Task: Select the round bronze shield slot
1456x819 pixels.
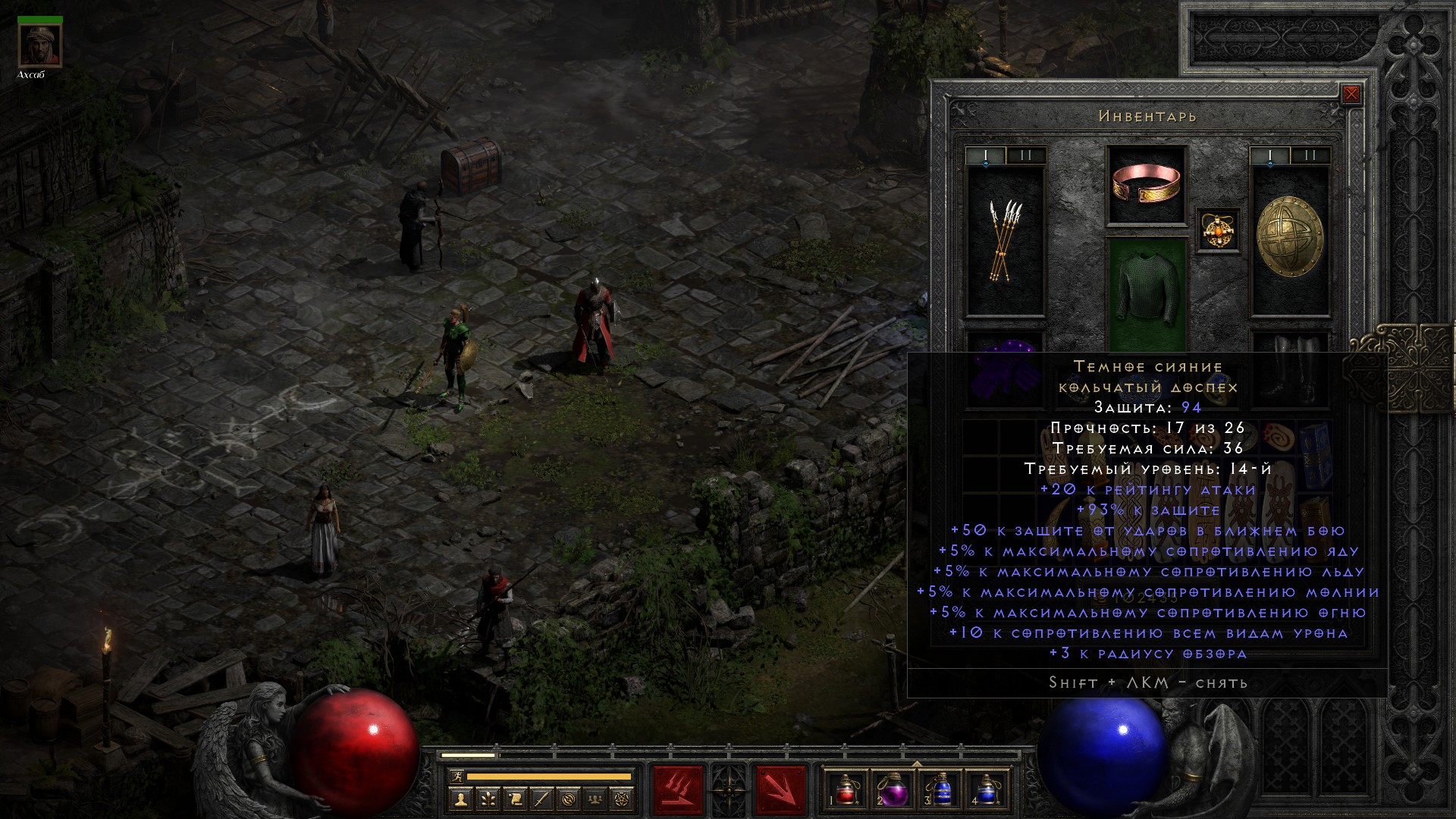Action: [x=1289, y=240]
